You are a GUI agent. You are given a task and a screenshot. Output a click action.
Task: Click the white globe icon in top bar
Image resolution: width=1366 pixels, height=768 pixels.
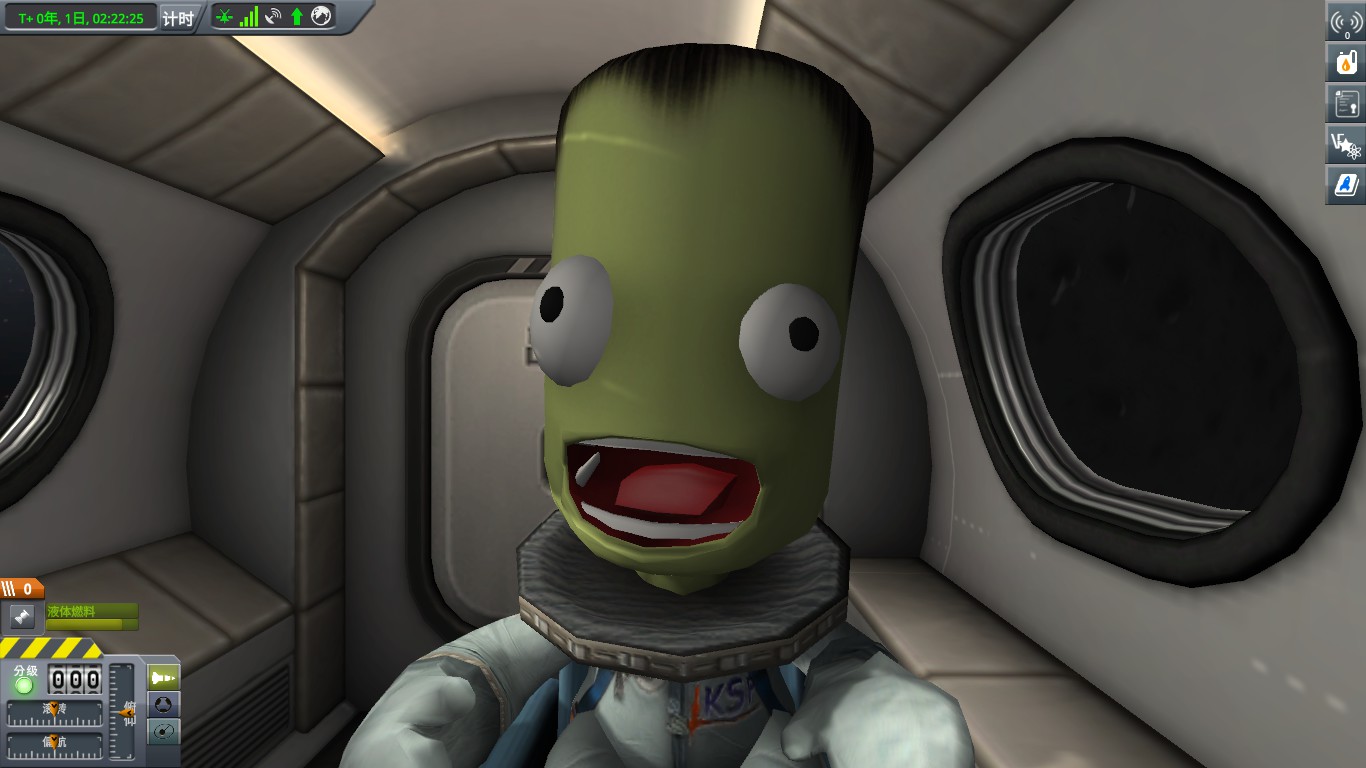(321, 16)
